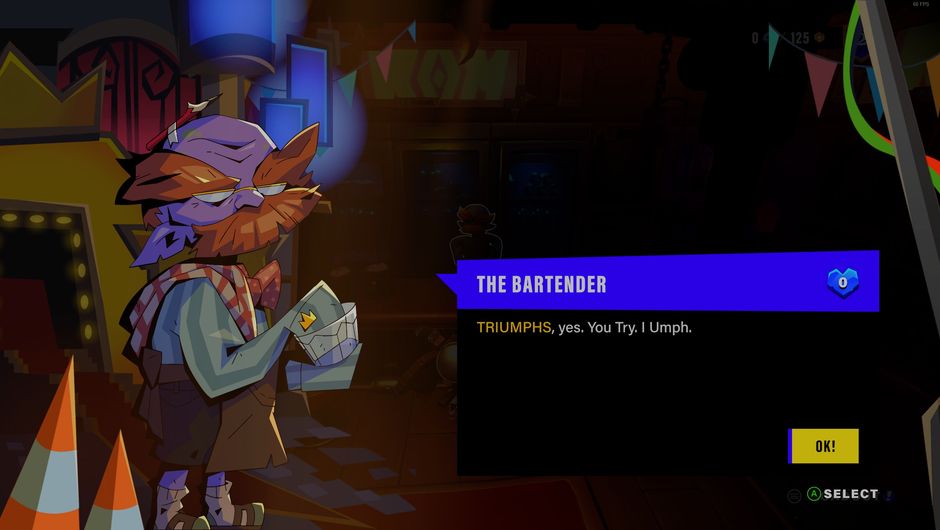Select the blue heart relationship icon
The height and width of the screenshot is (530, 940).
(x=843, y=283)
